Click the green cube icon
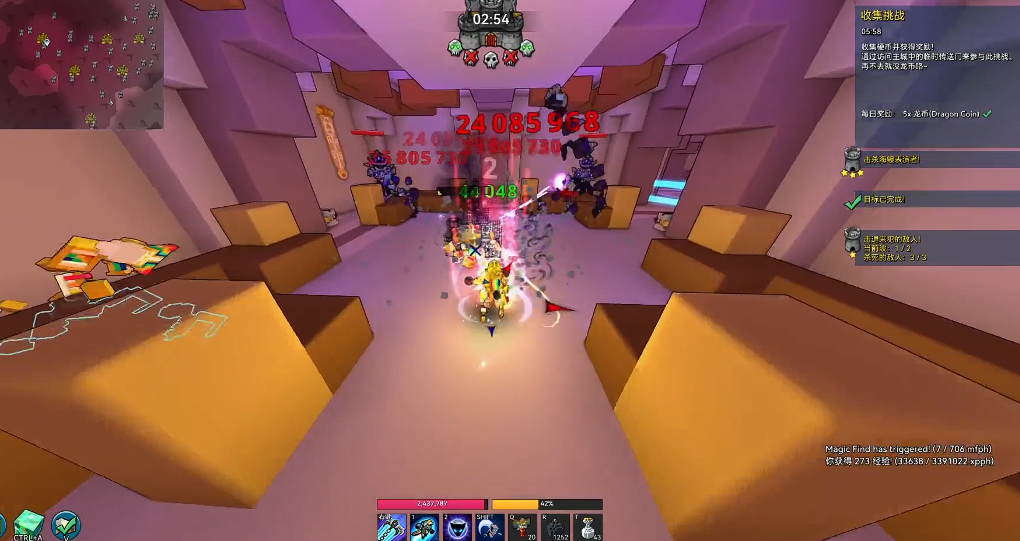This screenshot has width=1020, height=541. tap(28, 524)
